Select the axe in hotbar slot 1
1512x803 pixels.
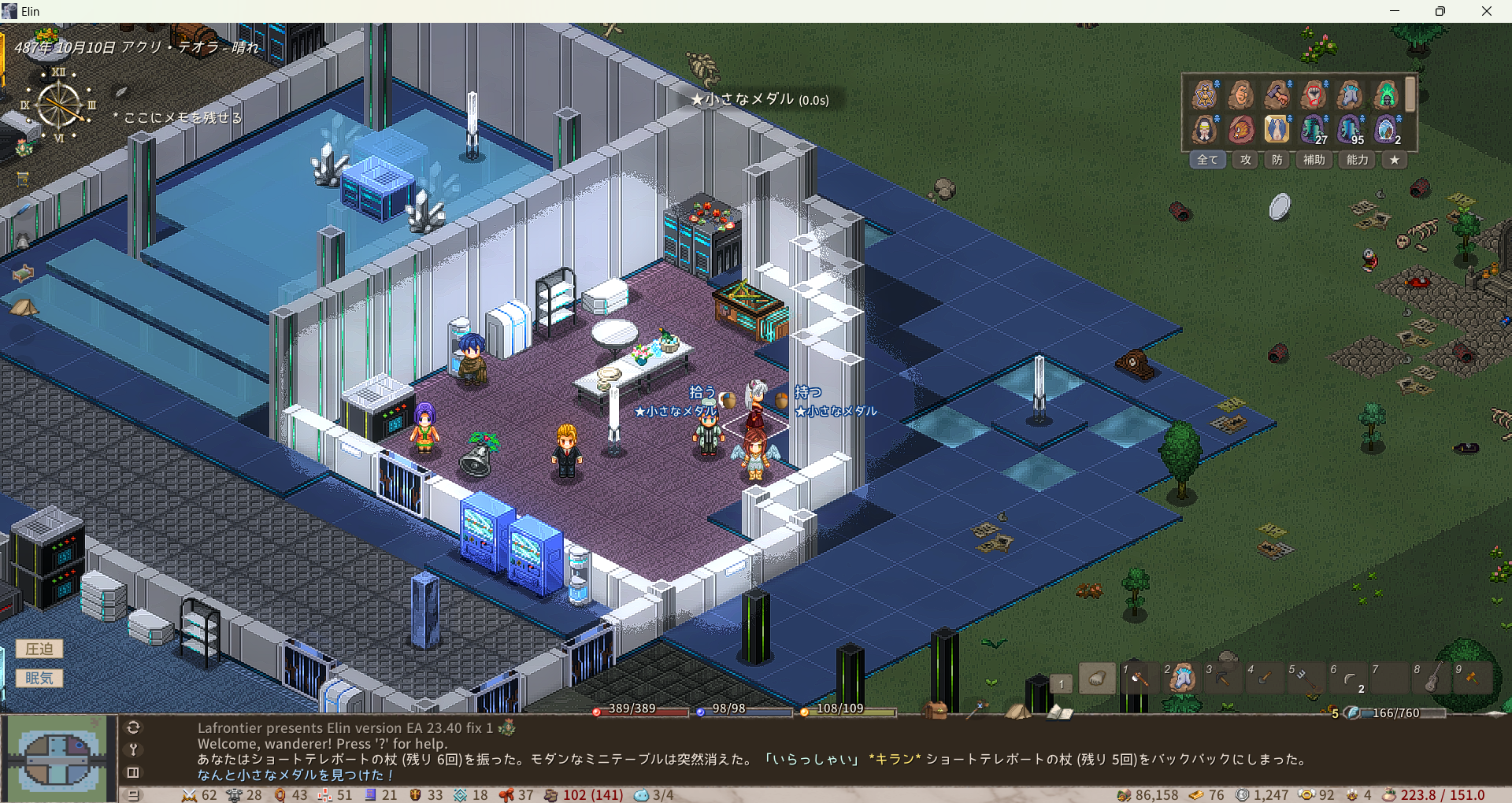coord(1139,678)
